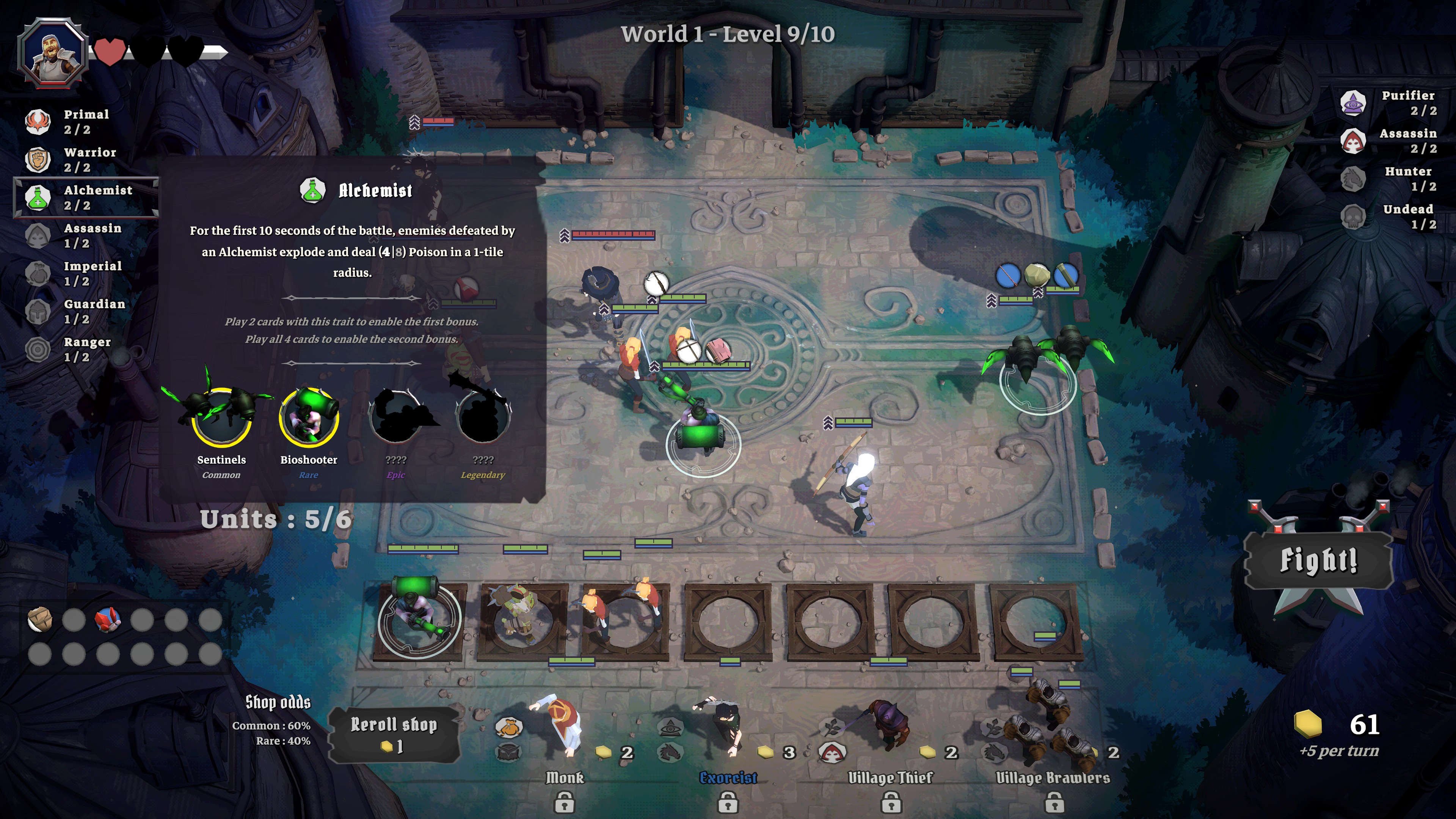Start the battle with the Fight! button
The image size is (1456, 819).
pyautogui.click(x=1318, y=561)
